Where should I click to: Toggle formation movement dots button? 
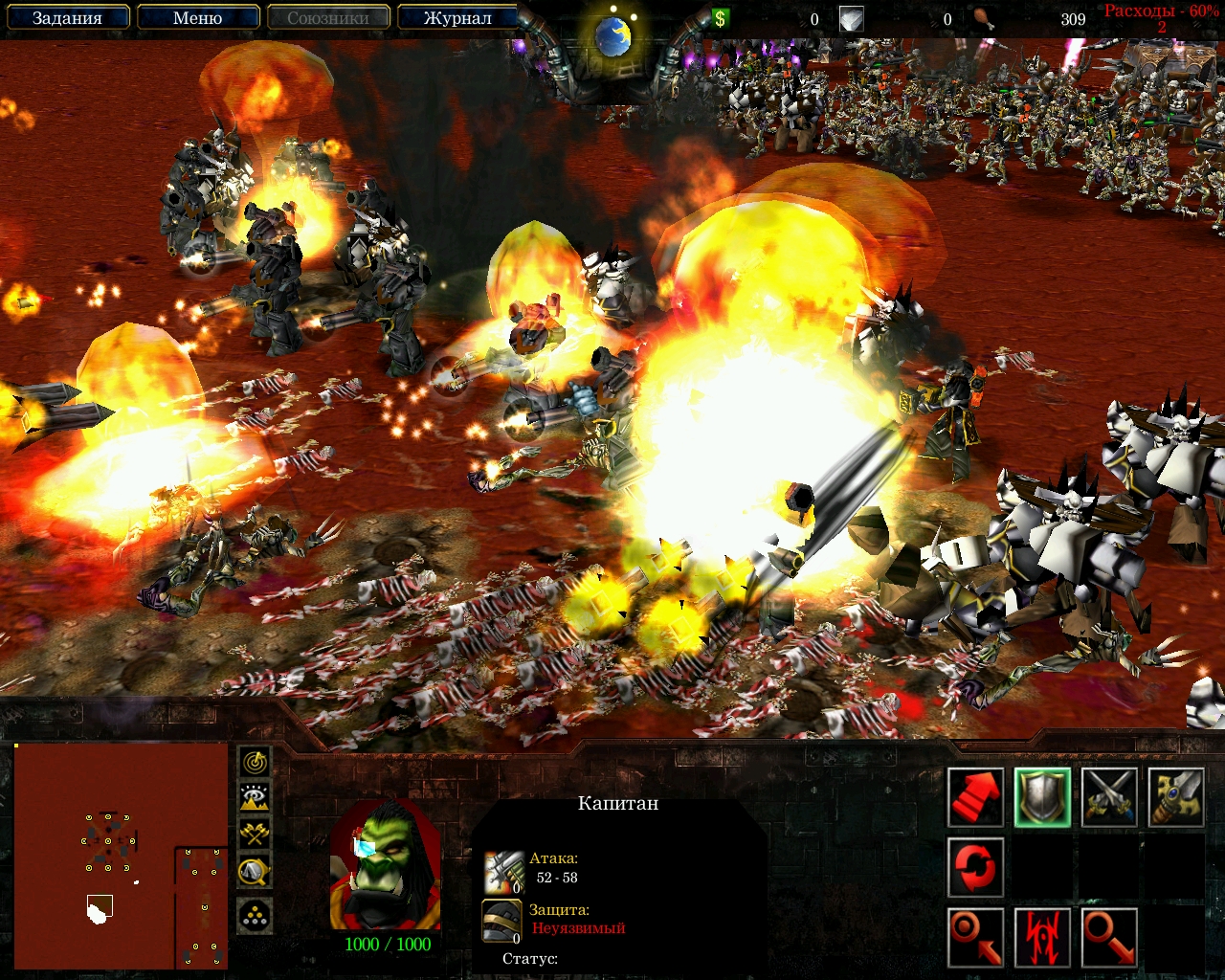coord(255,916)
